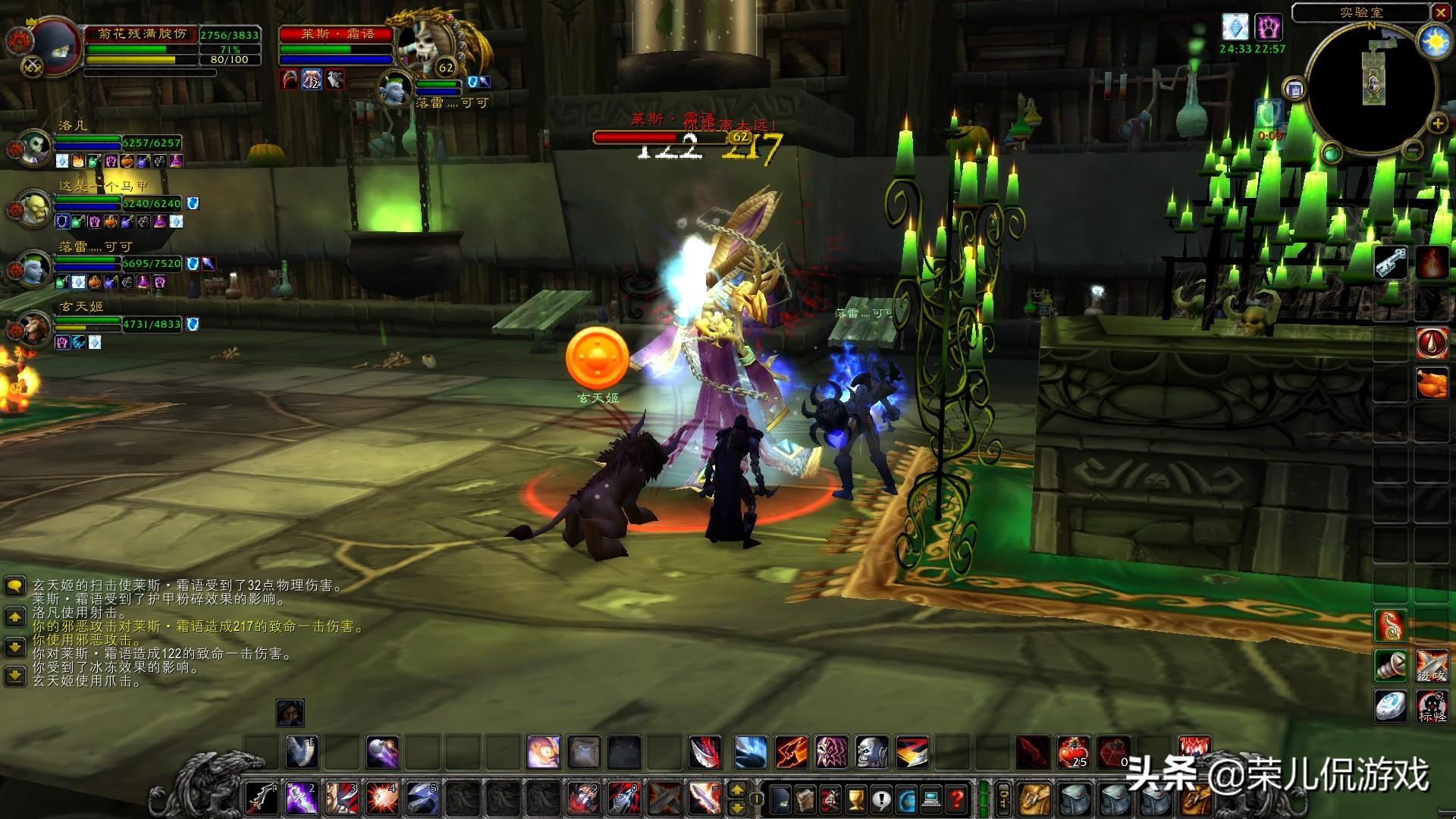Activate the 标怪 mark-target macro
The image size is (1456, 819).
click(x=1432, y=707)
